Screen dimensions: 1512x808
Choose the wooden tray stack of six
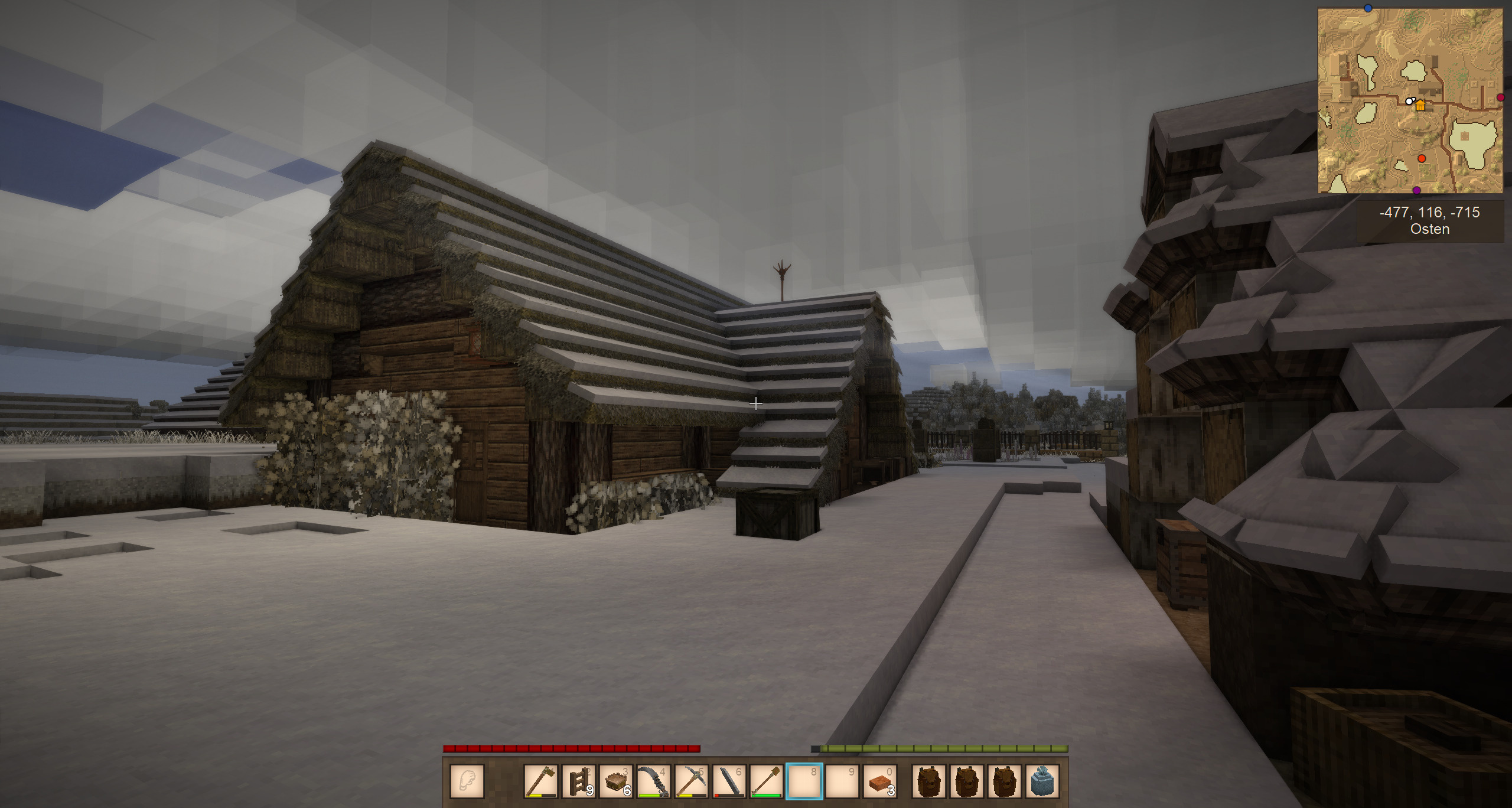(x=616, y=781)
